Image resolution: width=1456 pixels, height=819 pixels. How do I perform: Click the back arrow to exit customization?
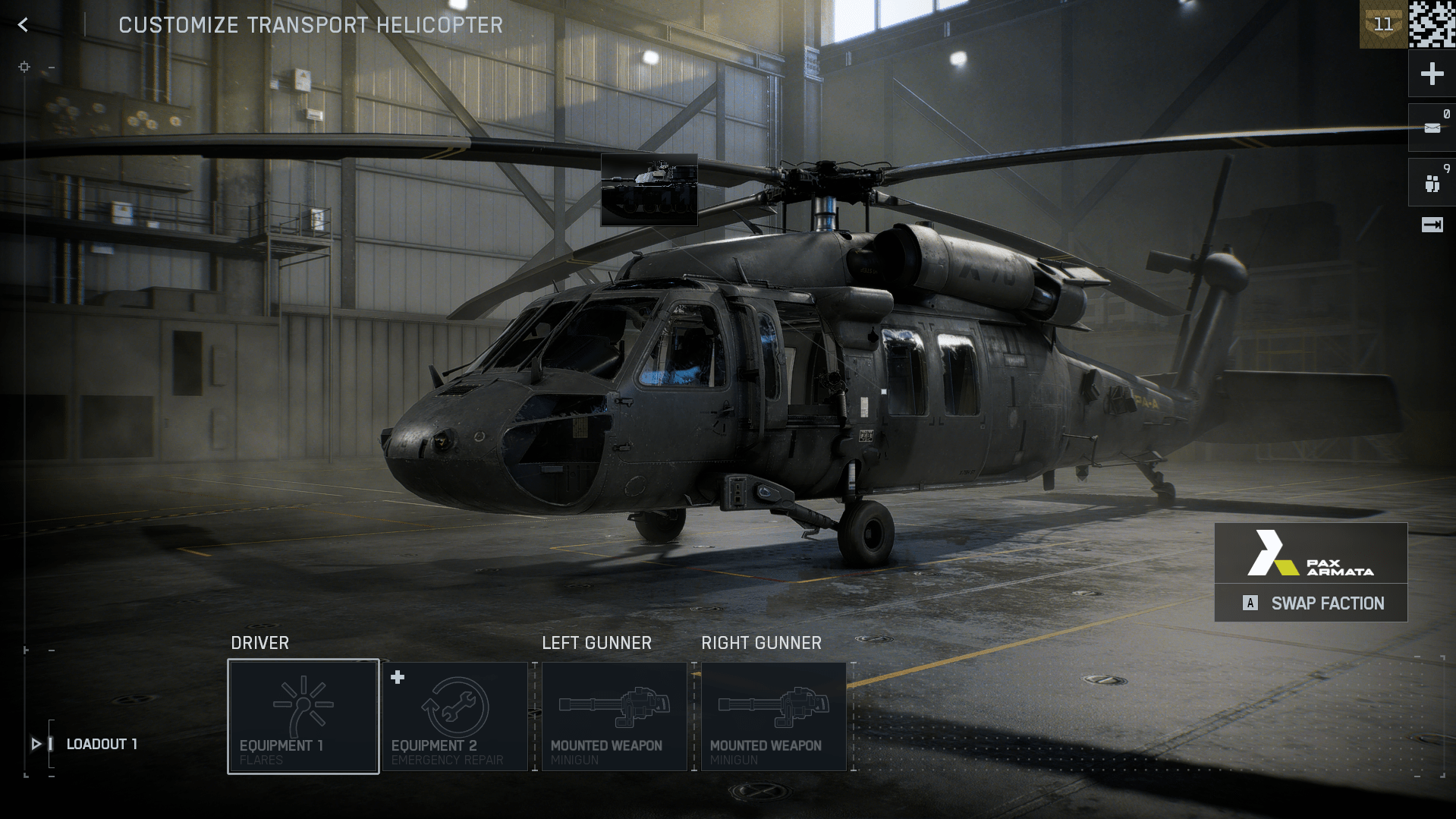[23, 24]
